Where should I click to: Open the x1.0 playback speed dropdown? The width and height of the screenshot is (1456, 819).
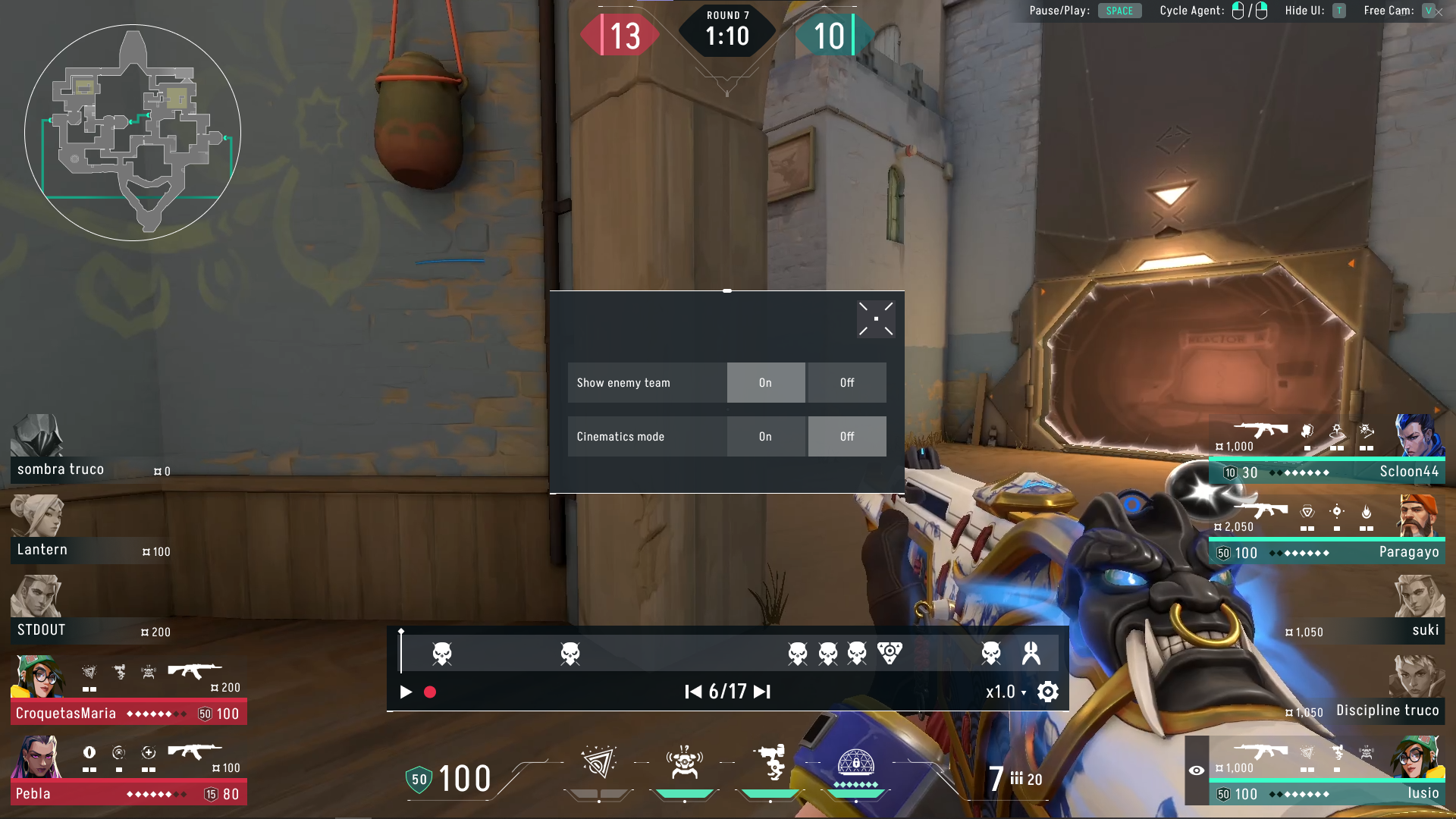(1004, 692)
